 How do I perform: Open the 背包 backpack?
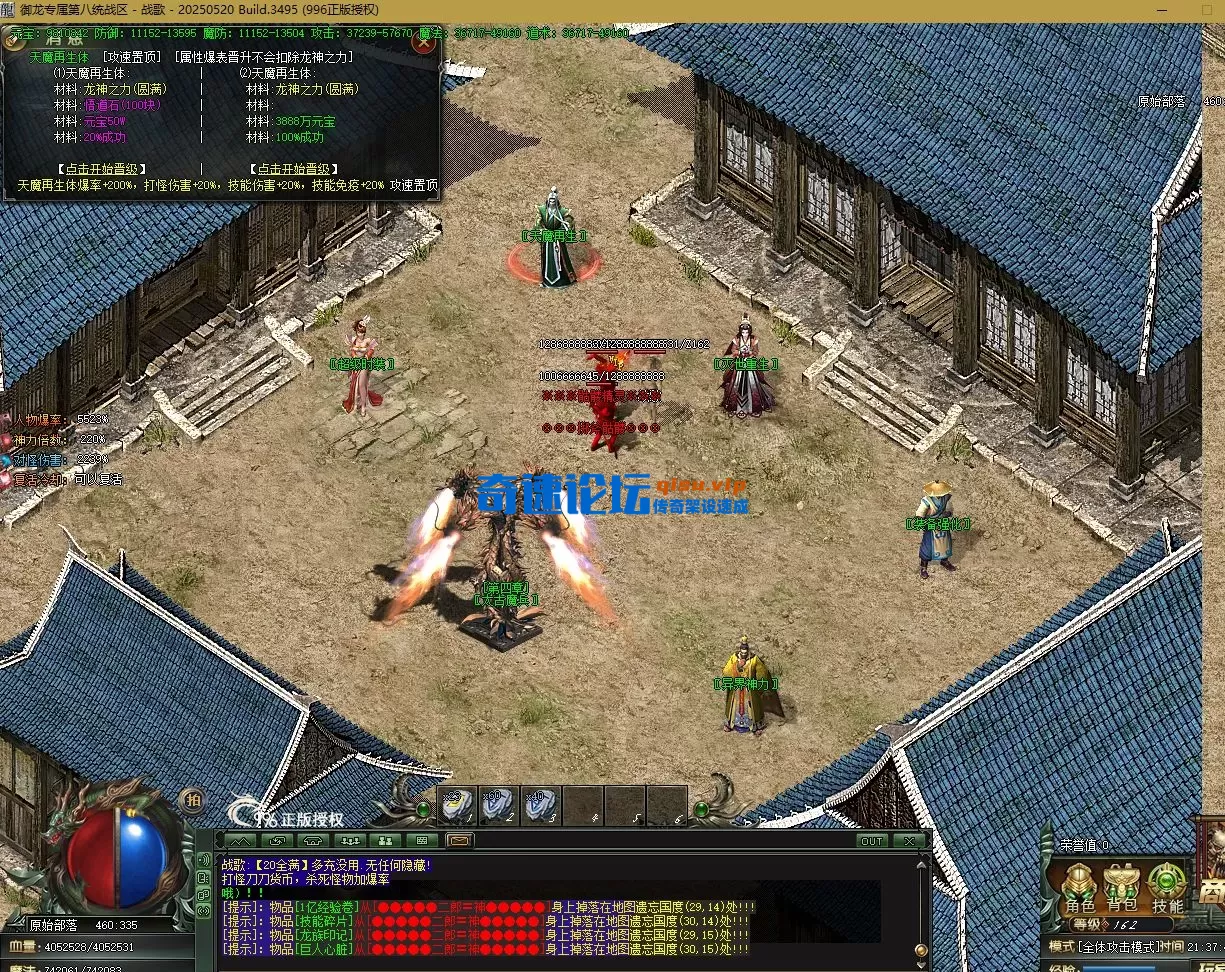pyautogui.click(x=1122, y=886)
